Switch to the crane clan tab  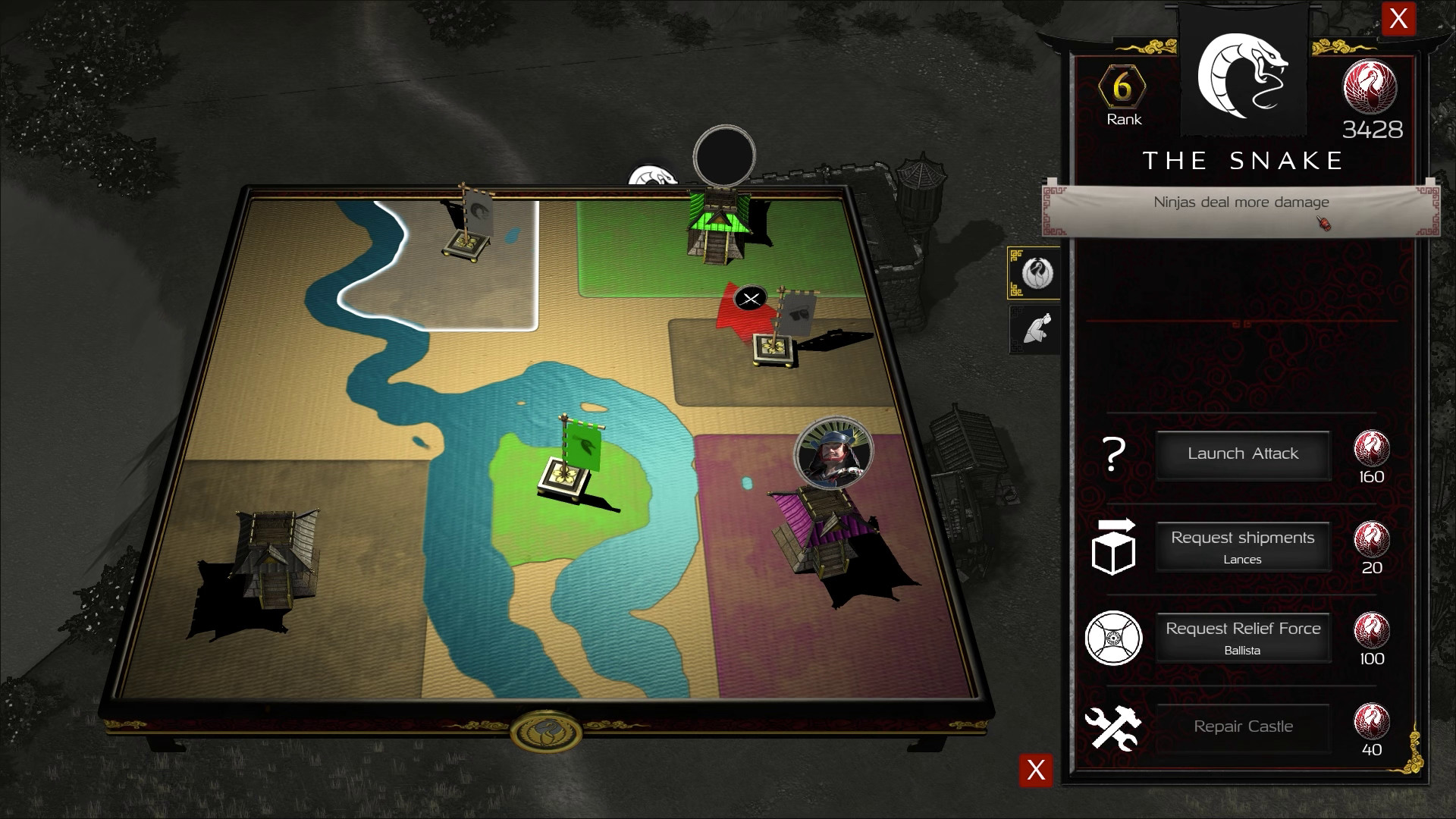(1034, 273)
